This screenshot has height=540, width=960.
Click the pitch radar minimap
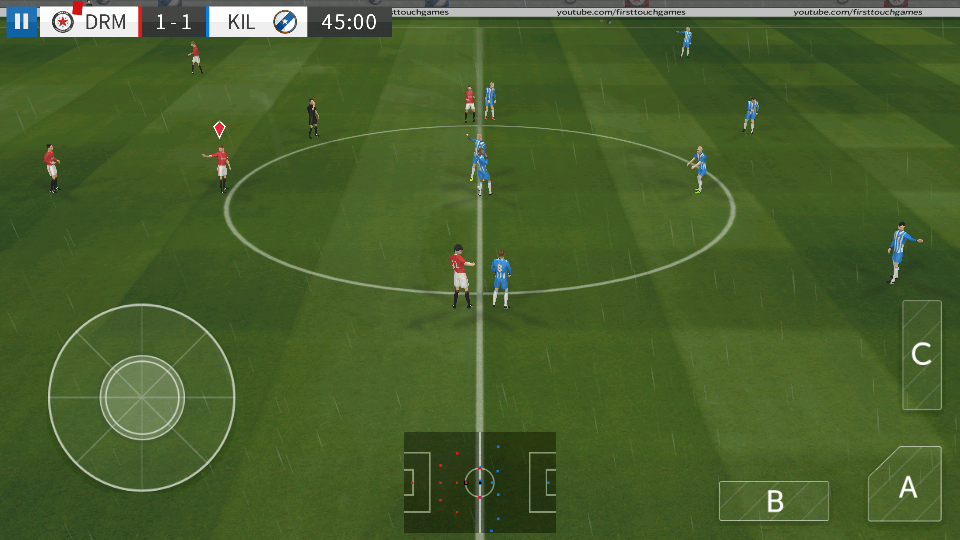[480, 482]
